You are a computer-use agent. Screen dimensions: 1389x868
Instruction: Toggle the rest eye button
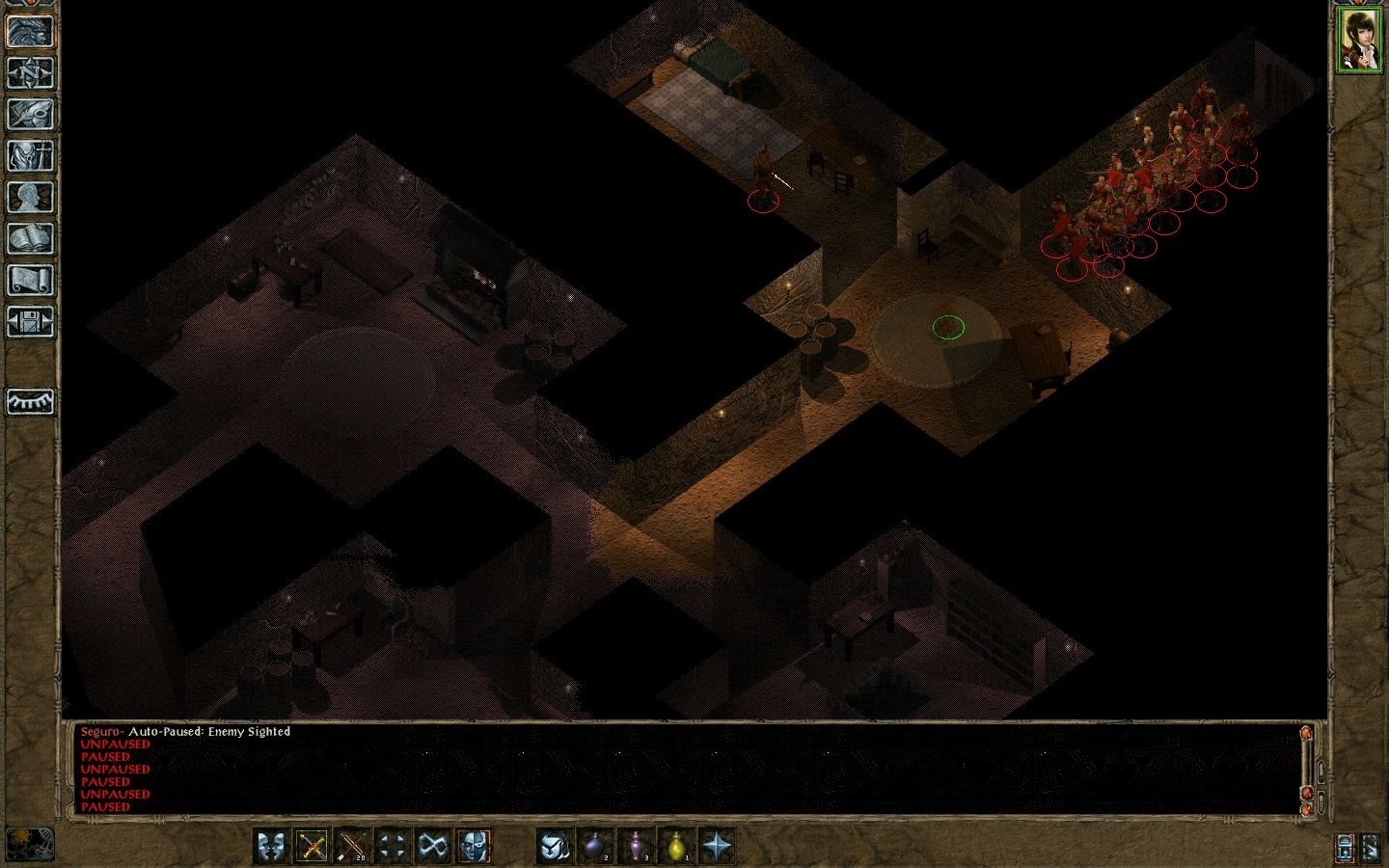click(30, 401)
